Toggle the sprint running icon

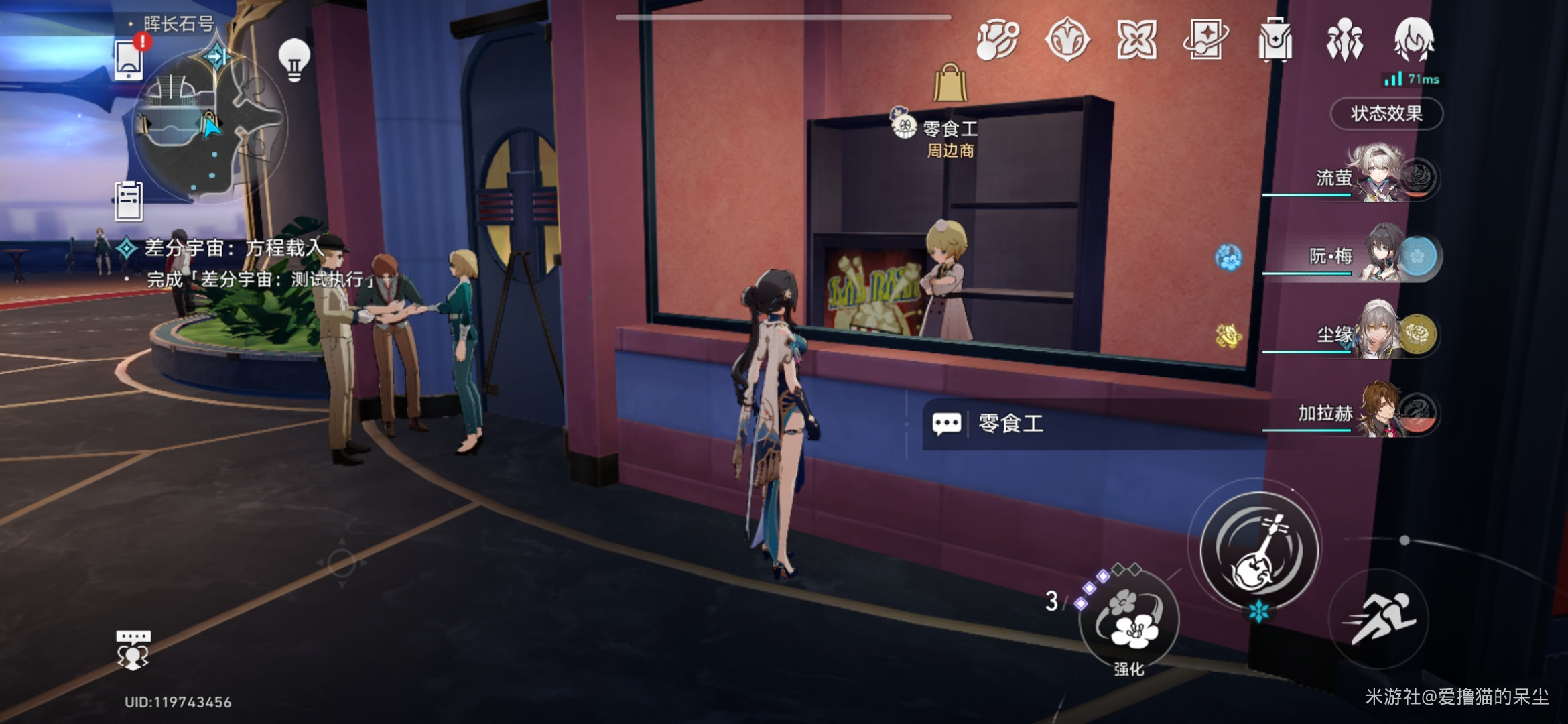(1379, 618)
